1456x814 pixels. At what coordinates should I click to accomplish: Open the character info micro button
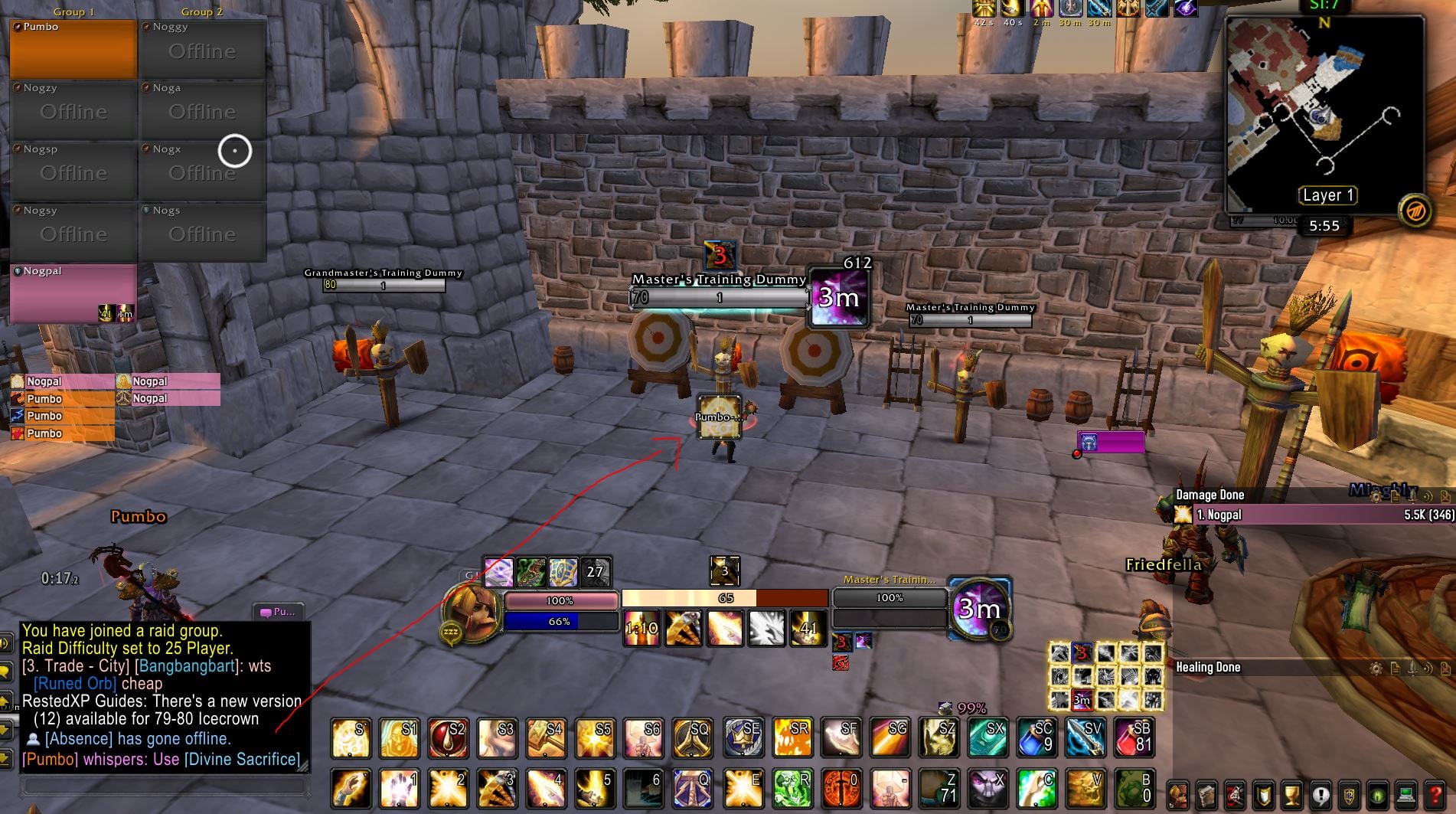[1177, 796]
